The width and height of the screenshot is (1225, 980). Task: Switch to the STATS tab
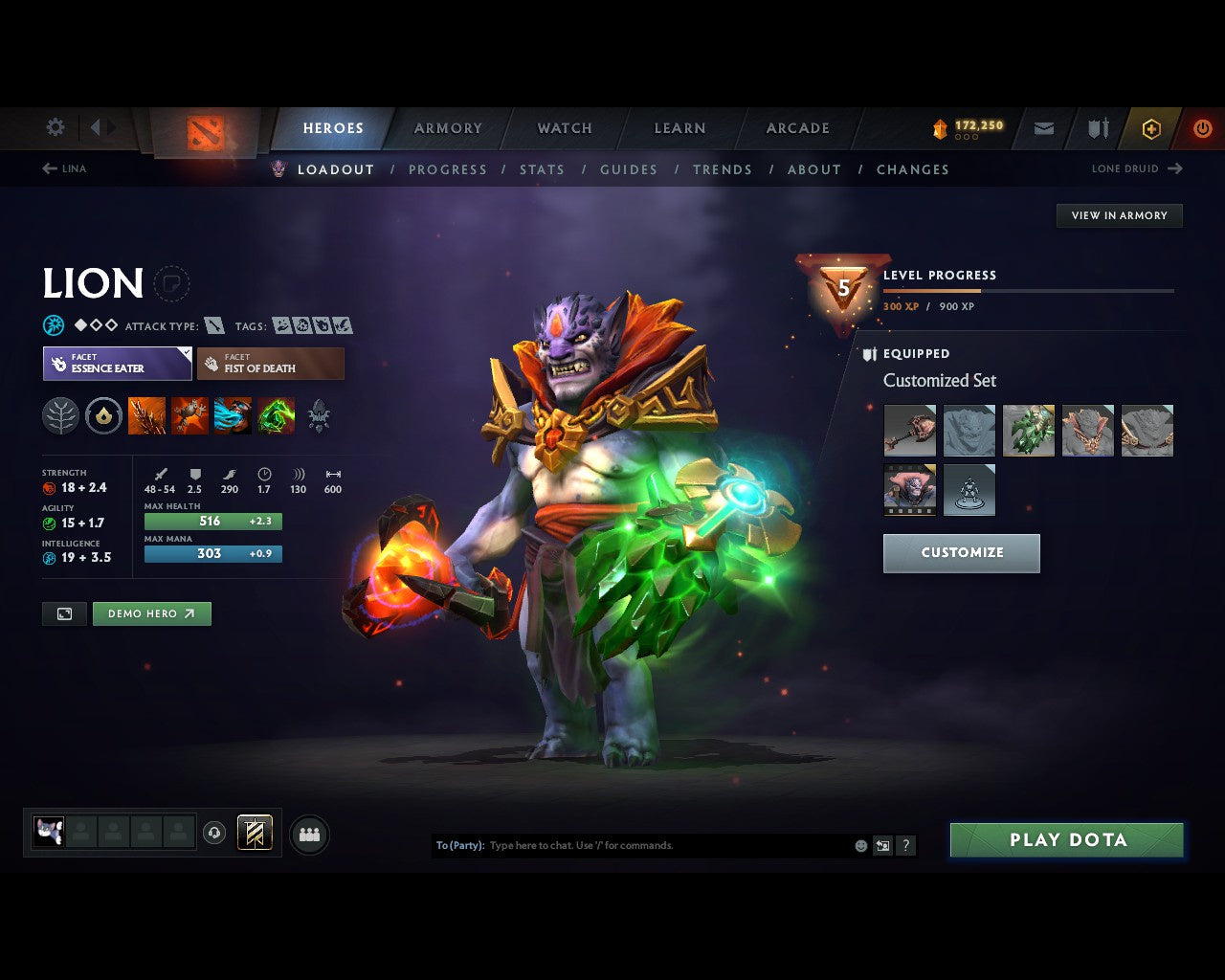click(542, 169)
